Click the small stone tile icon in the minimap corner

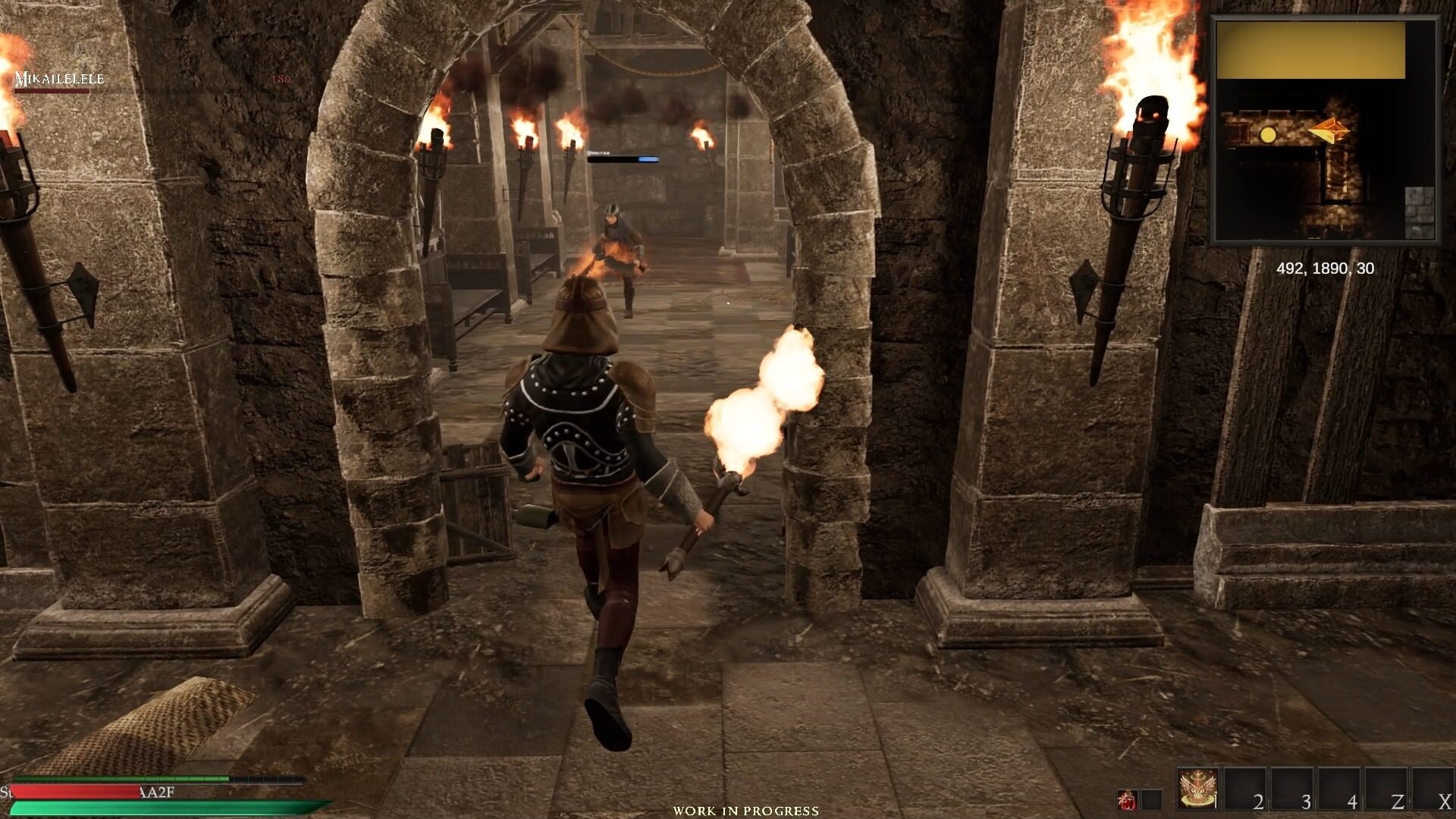(x=1418, y=213)
